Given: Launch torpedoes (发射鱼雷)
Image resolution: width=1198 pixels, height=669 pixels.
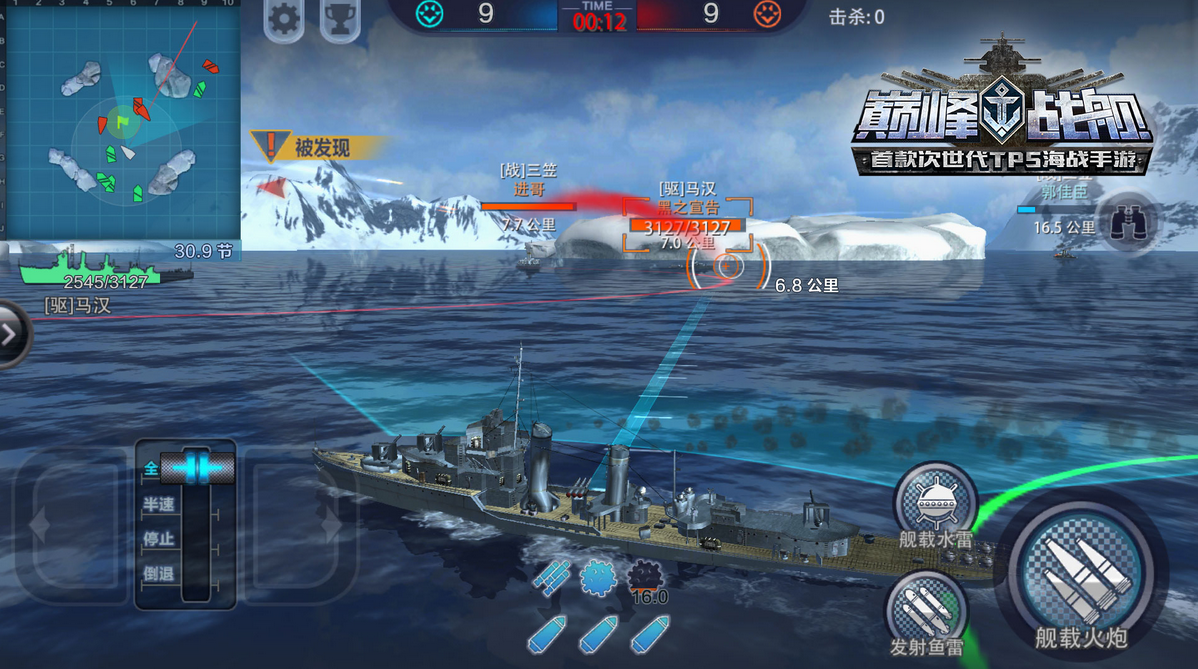Looking at the screenshot, I should pyautogui.click(x=926, y=612).
